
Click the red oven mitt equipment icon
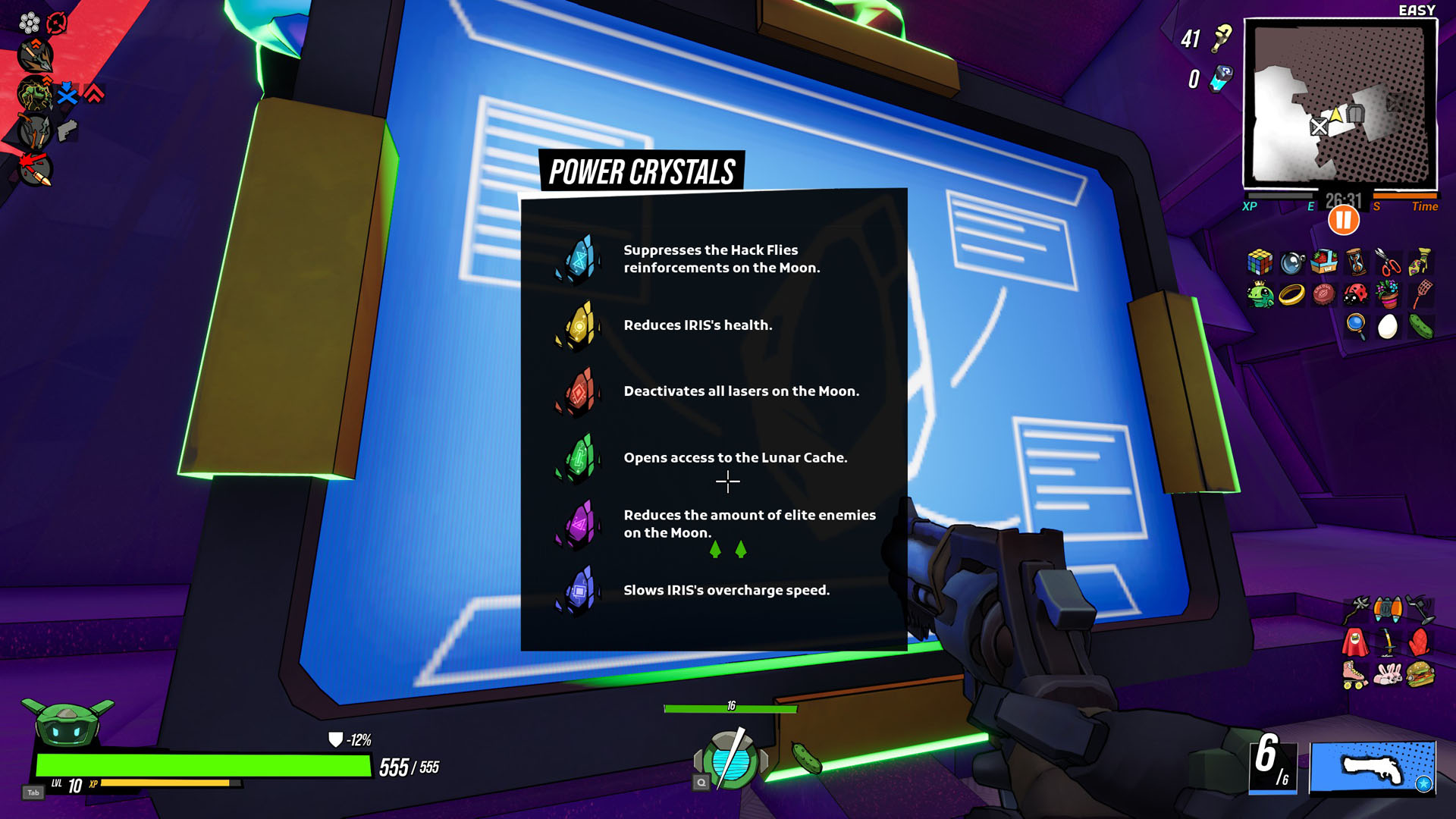1420,642
